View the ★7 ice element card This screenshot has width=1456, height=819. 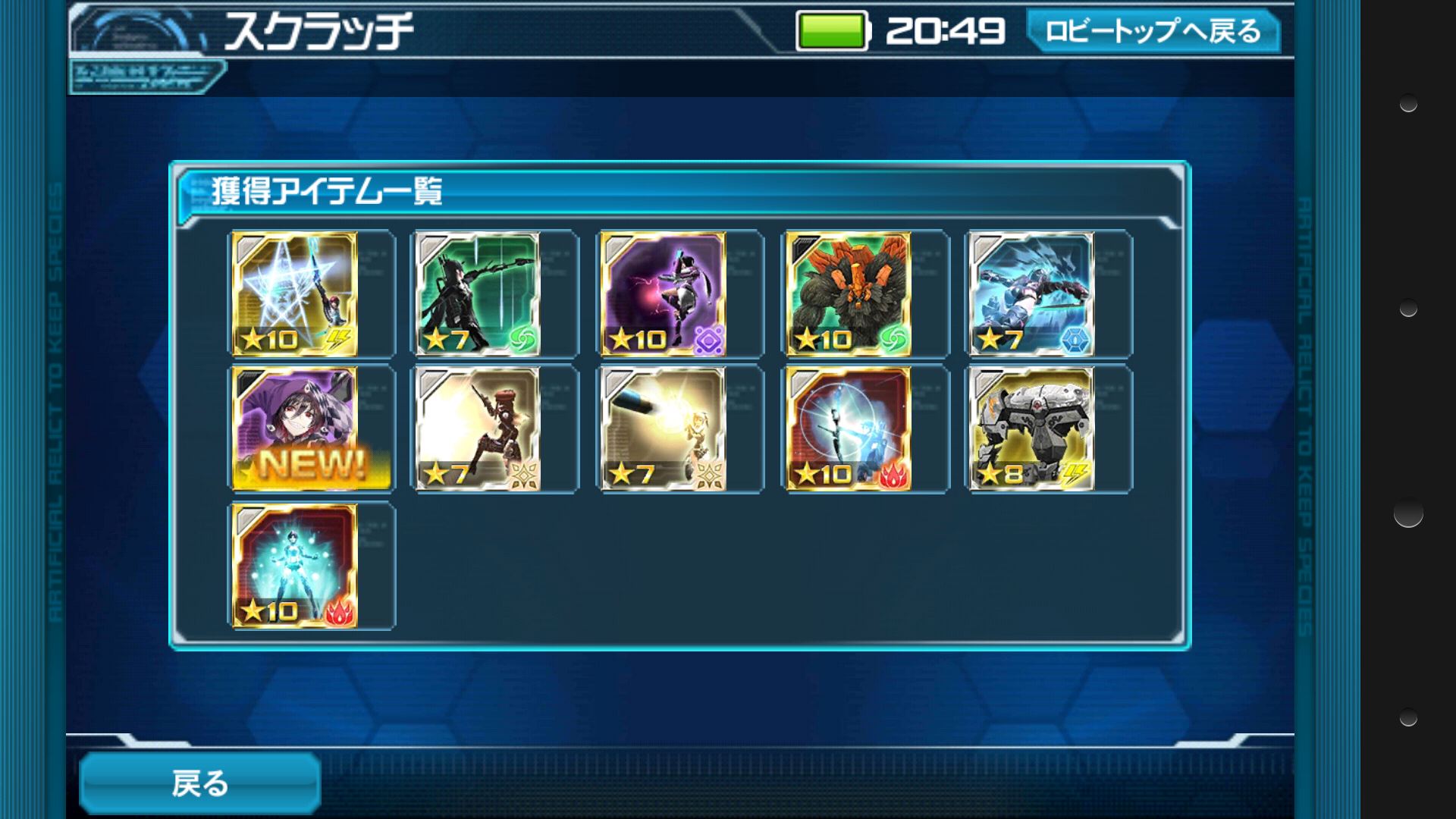click(x=1033, y=294)
